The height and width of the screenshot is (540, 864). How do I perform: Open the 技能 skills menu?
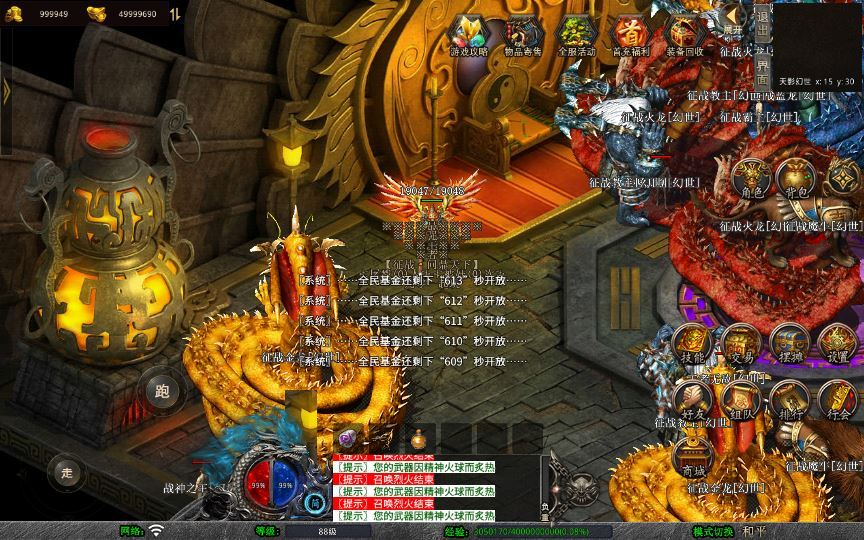[x=692, y=344]
